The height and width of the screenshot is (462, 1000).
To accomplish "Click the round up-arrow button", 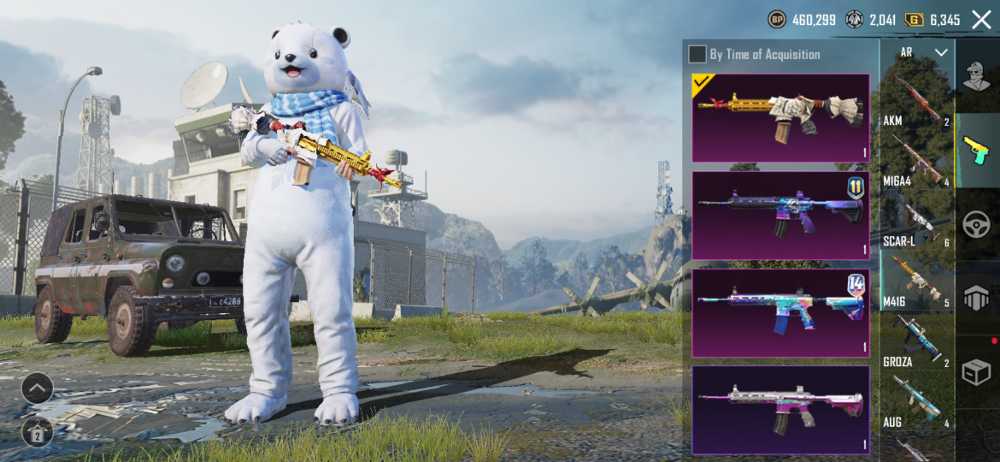I will (x=37, y=388).
